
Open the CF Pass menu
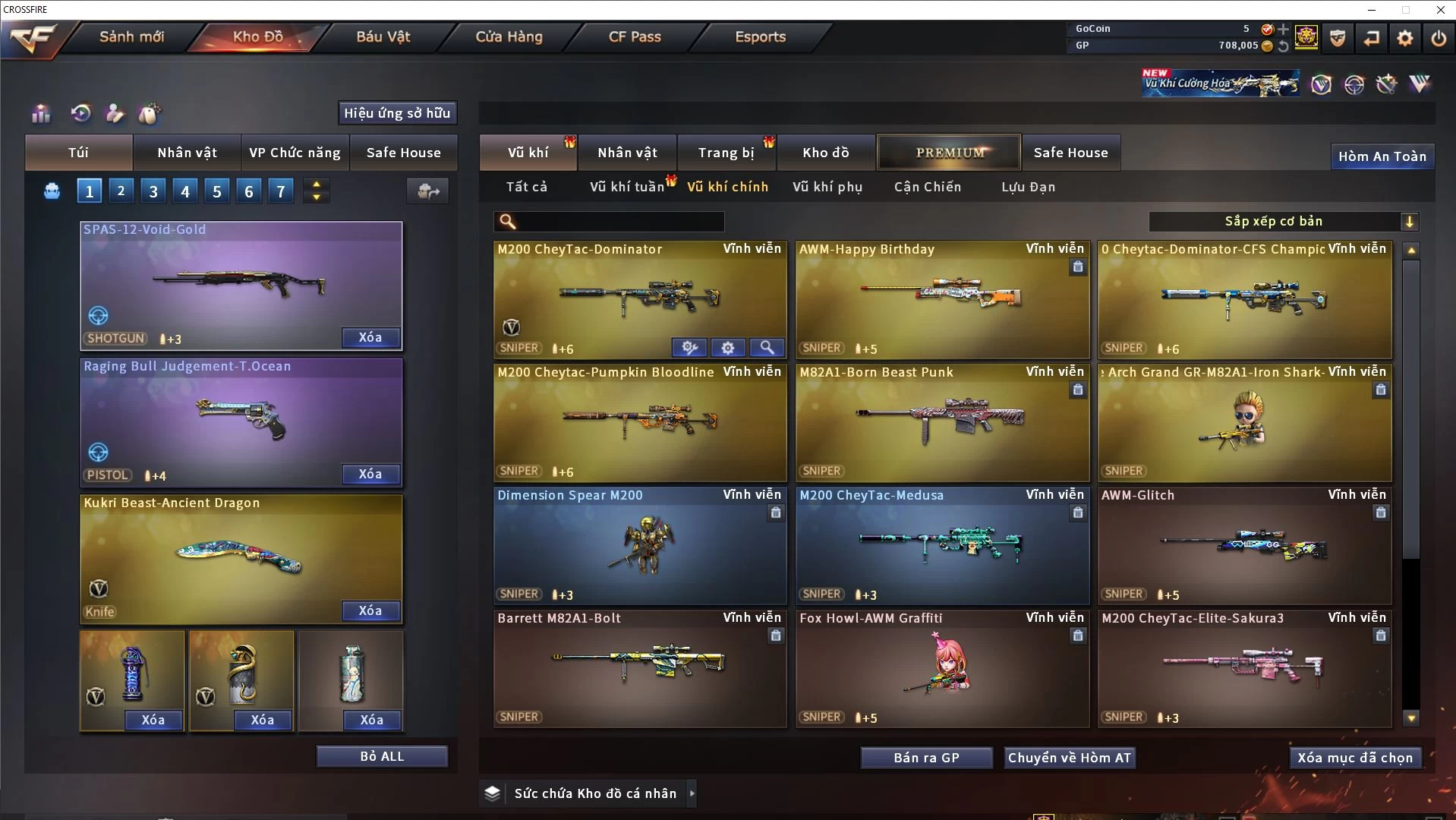point(635,37)
